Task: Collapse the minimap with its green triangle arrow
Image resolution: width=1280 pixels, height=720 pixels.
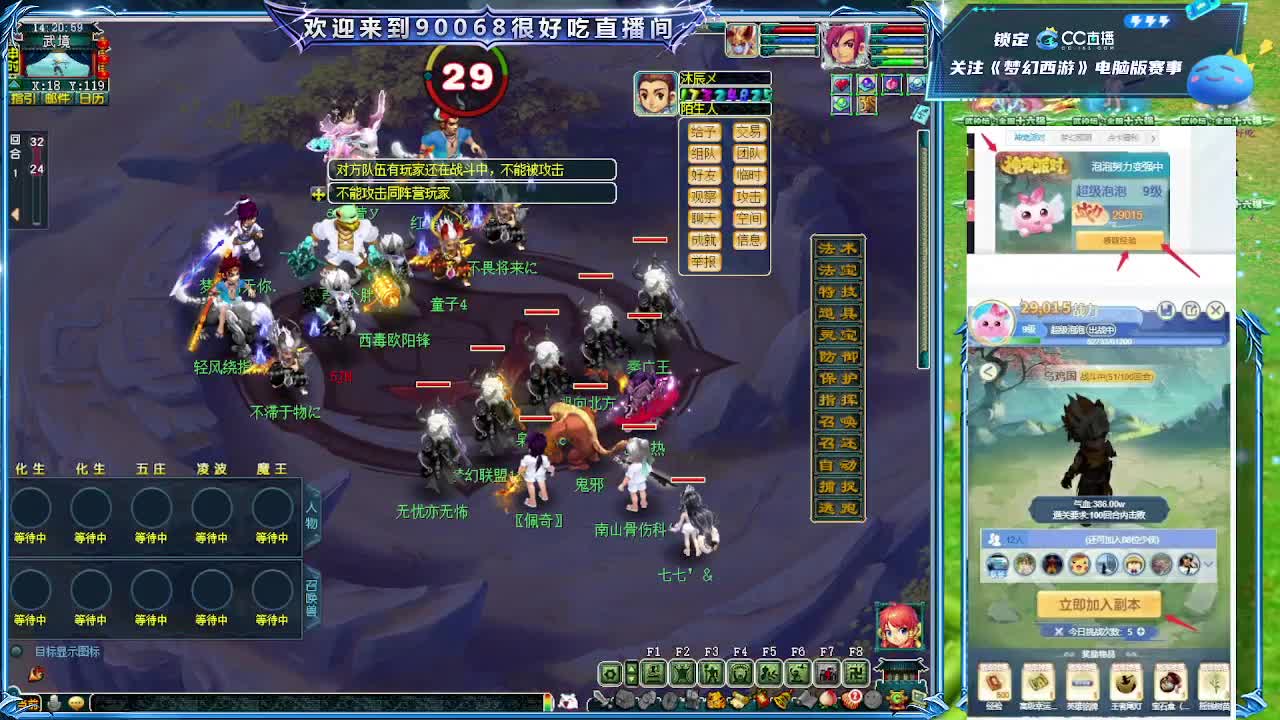Action: [x=13, y=84]
